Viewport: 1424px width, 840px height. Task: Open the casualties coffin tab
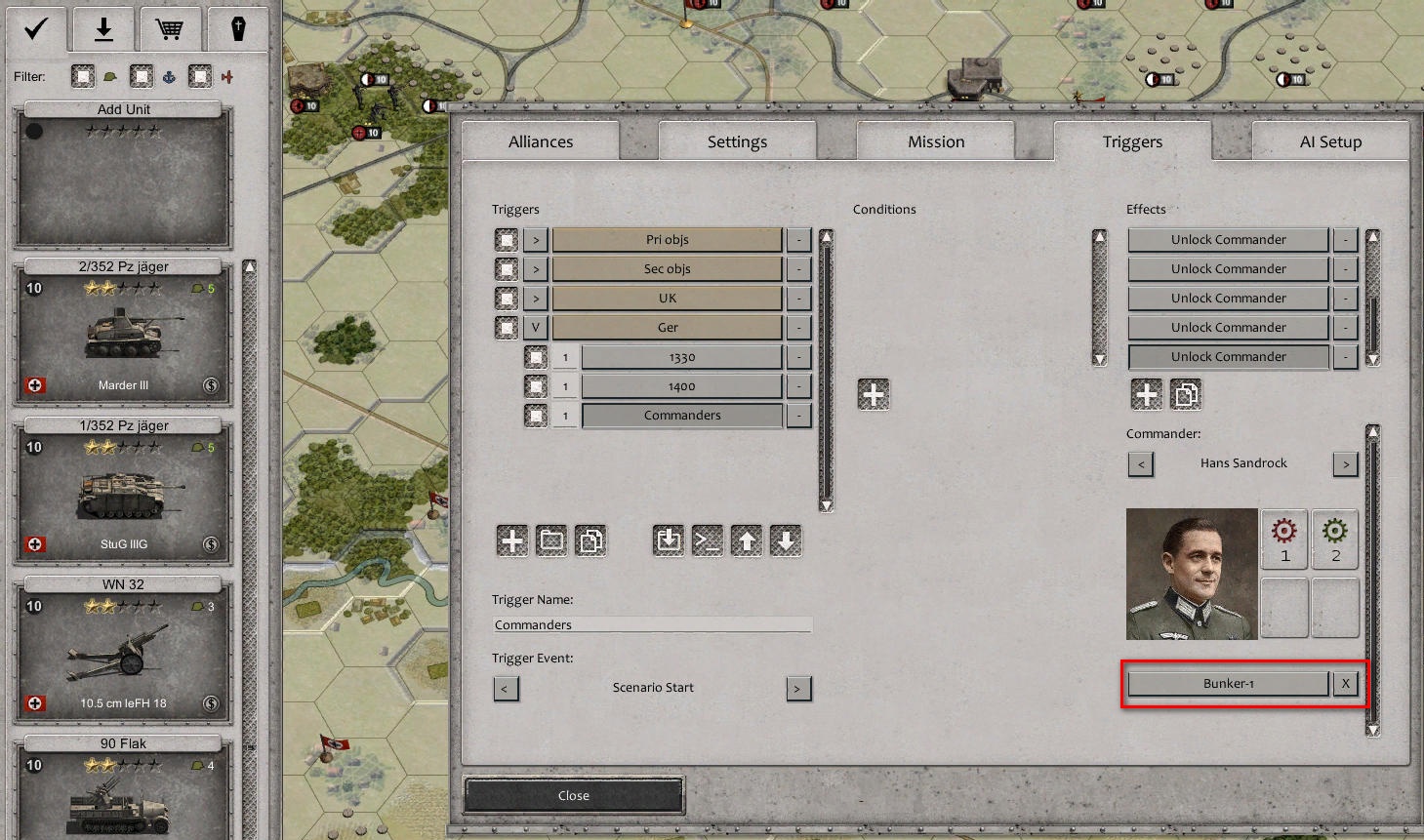(x=238, y=28)
